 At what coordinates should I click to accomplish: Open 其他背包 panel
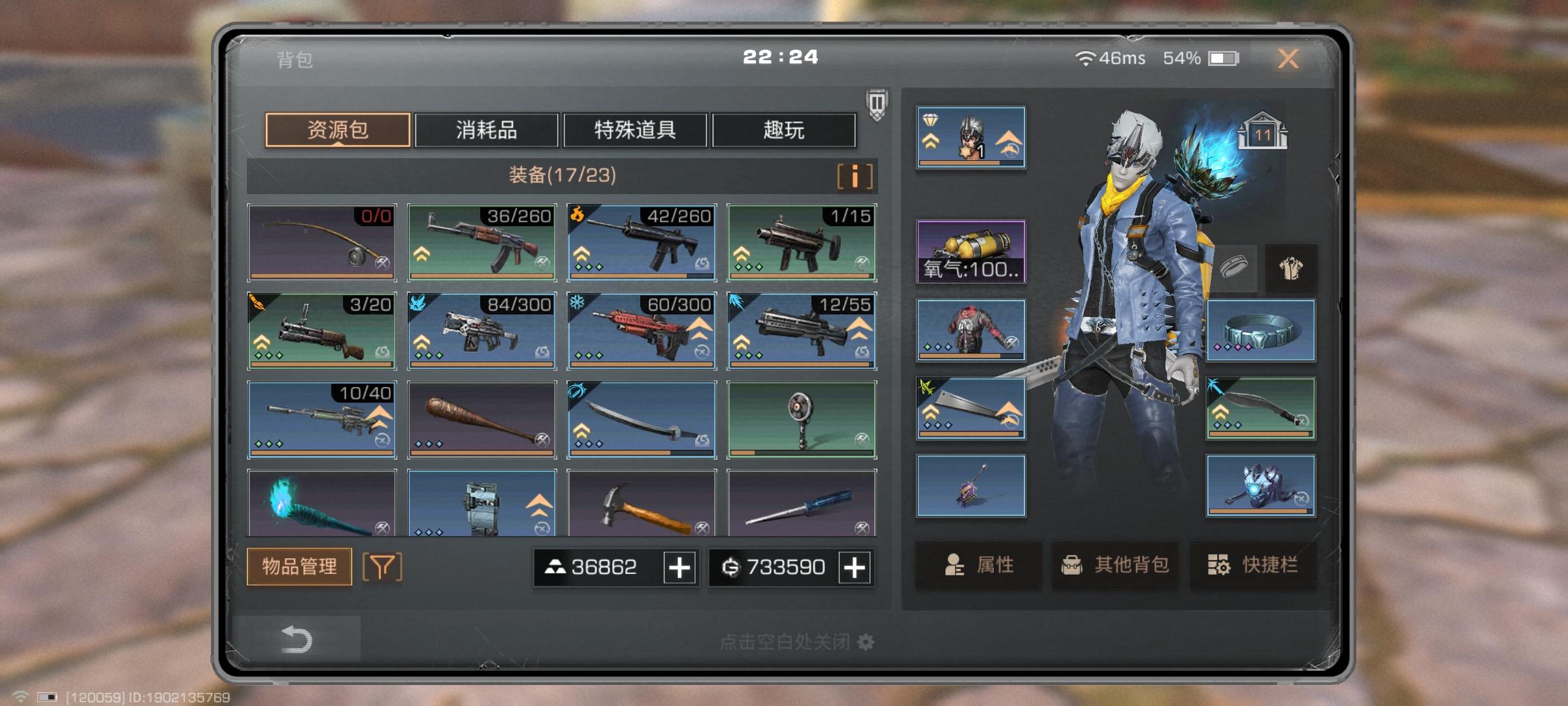[x=1115, y=566]
